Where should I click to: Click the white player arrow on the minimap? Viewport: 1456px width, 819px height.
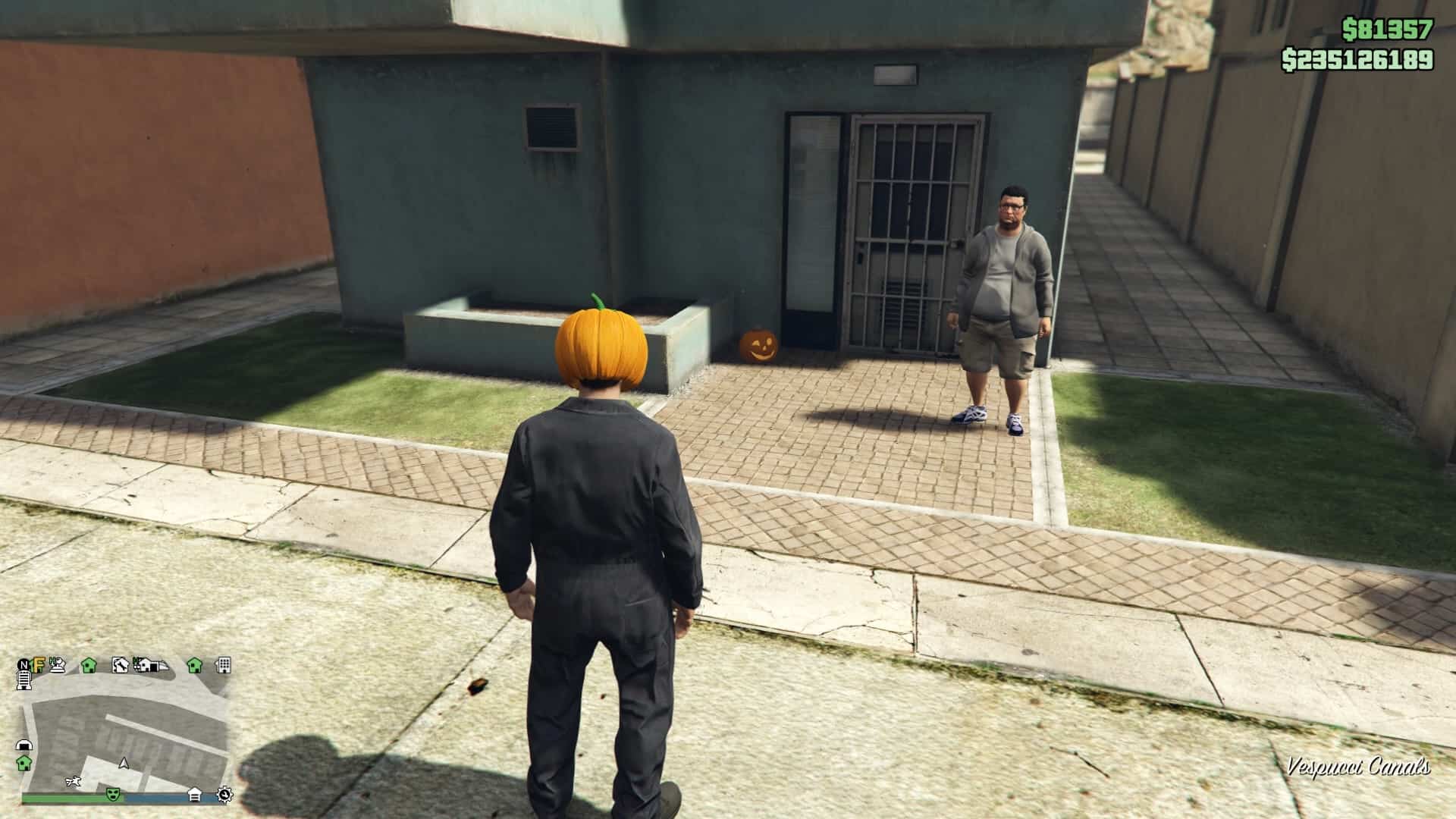pyautogui.click(x=124, y=764)
